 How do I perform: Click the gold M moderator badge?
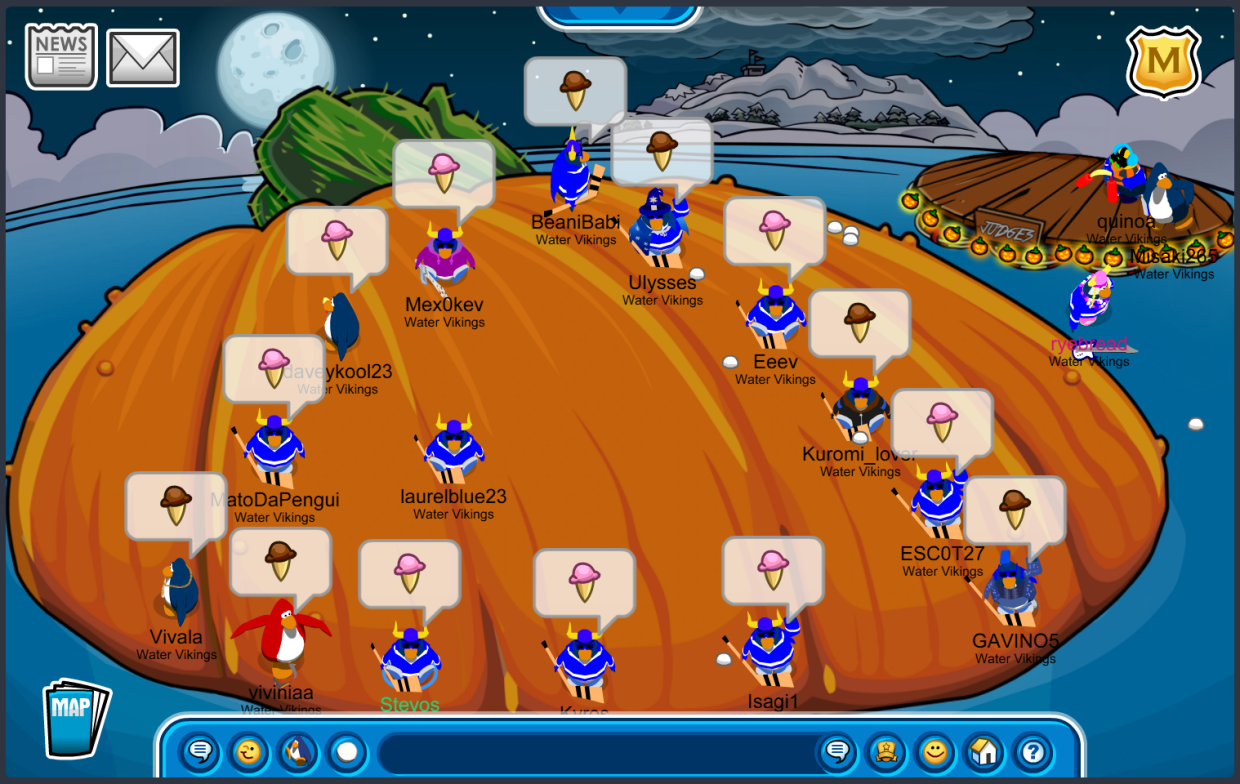(x=1163, y=62)
